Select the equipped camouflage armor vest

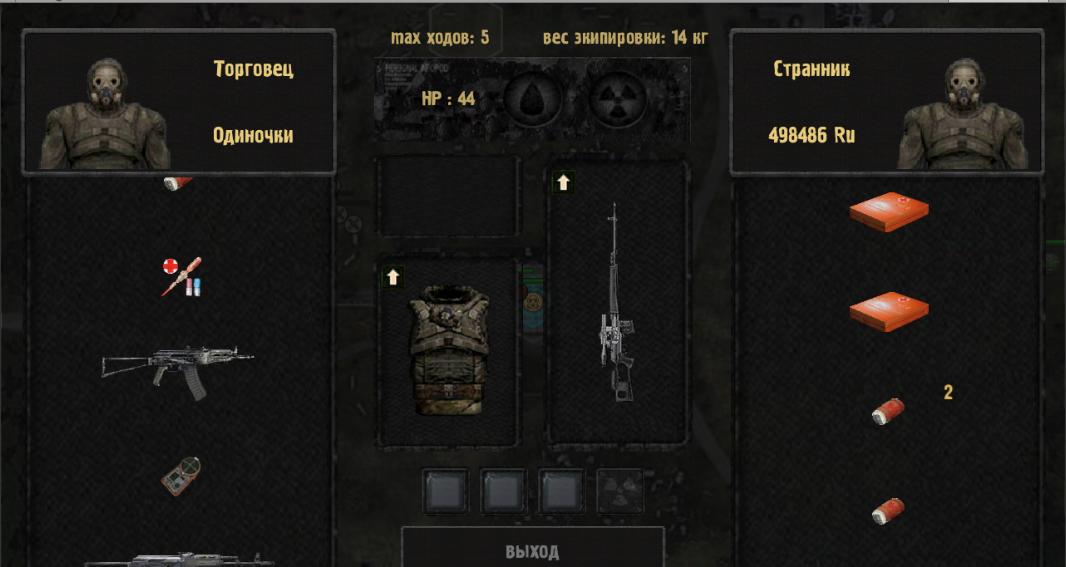point(449,349)
